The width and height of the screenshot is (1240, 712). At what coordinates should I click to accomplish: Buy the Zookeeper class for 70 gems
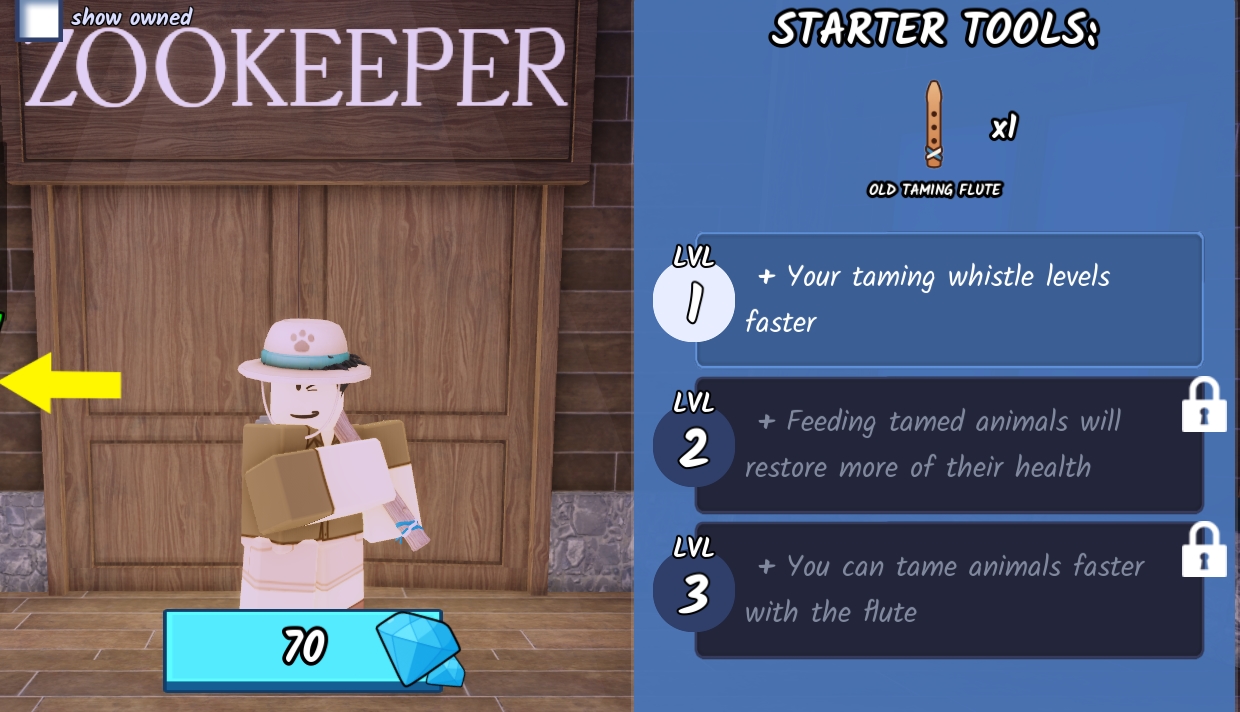pos(303,649)
